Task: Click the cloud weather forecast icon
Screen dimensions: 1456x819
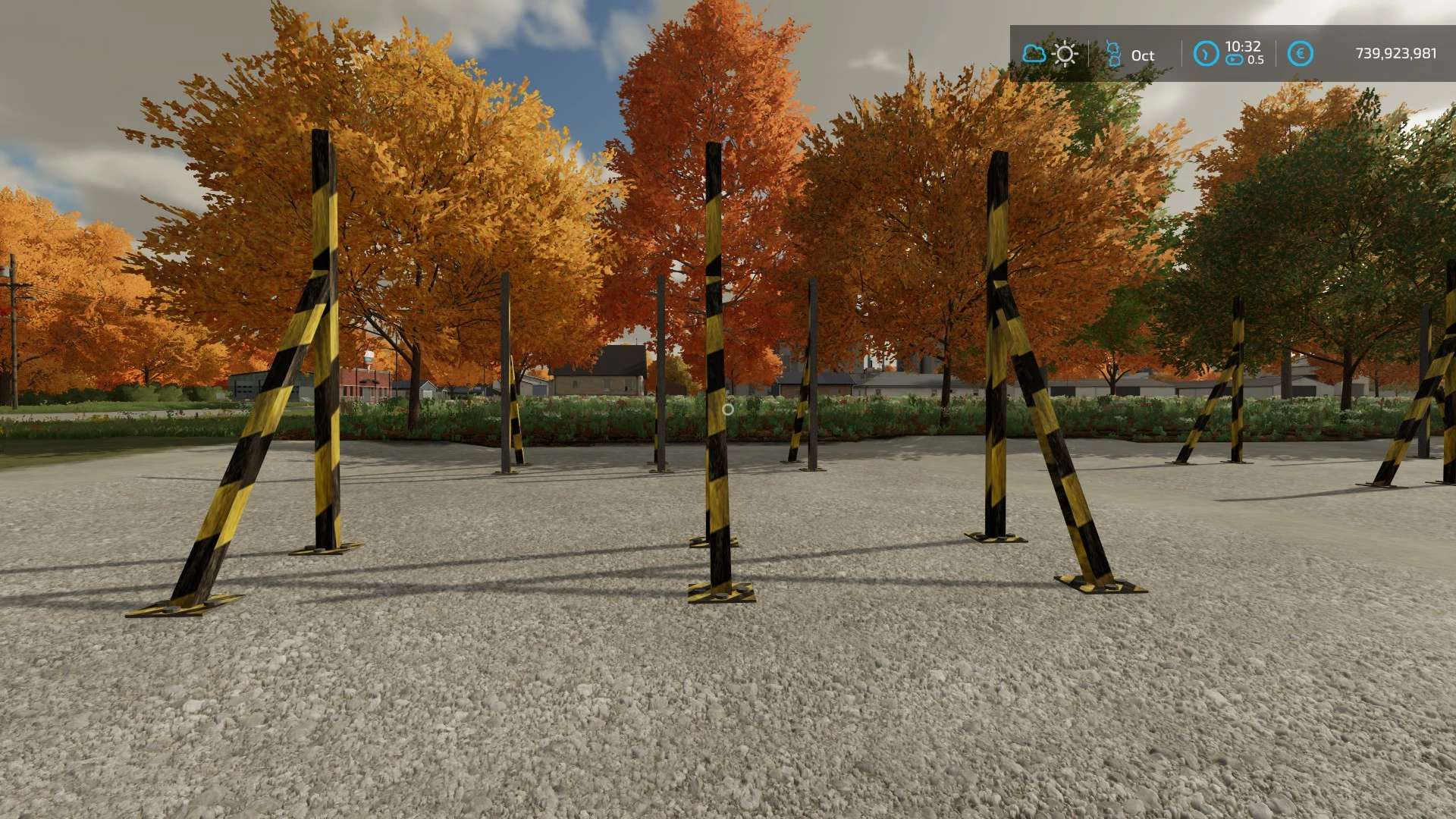Action: pos(1034,54)
